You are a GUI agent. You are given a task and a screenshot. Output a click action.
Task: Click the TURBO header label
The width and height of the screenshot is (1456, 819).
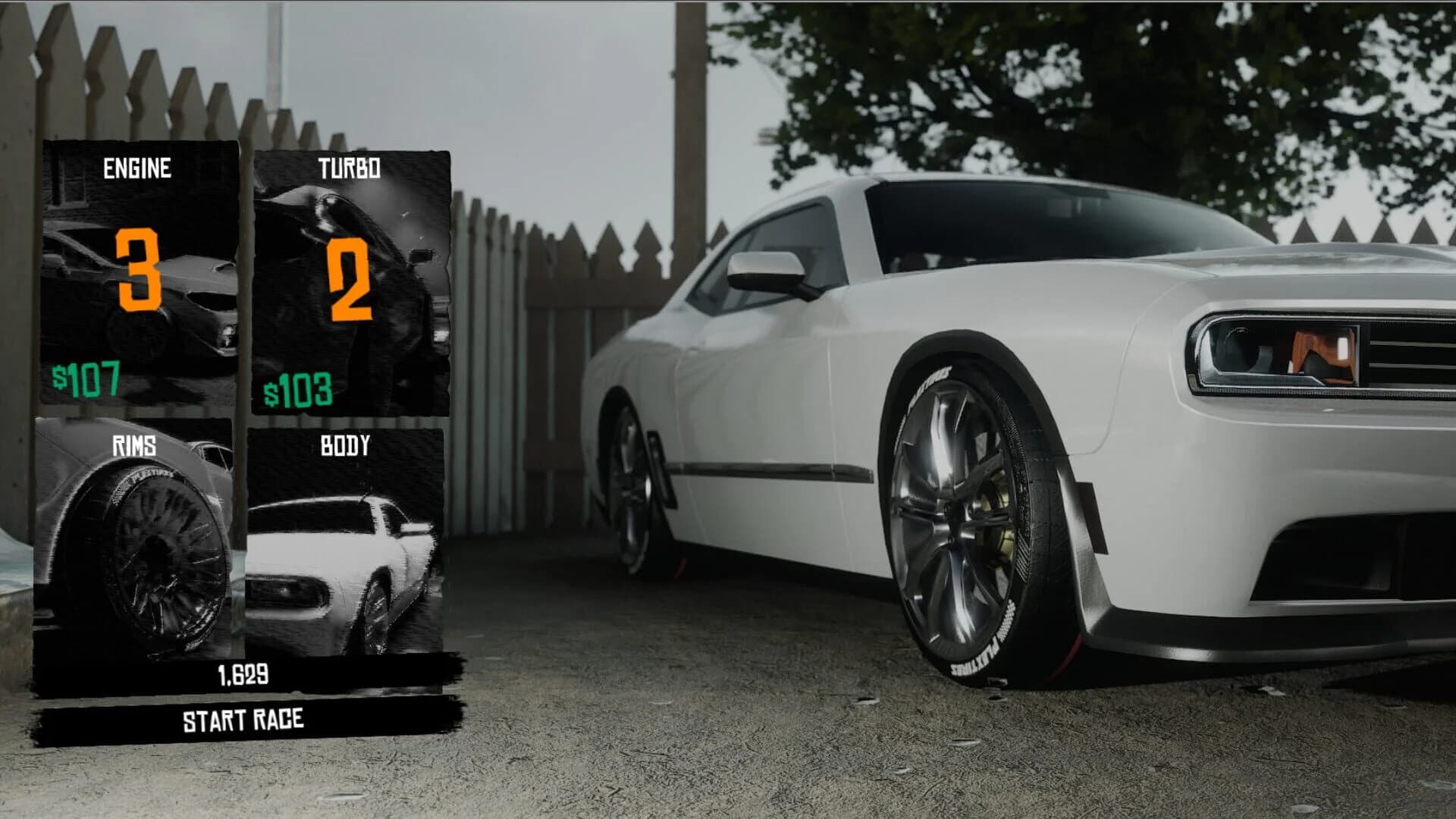[350, 168]
